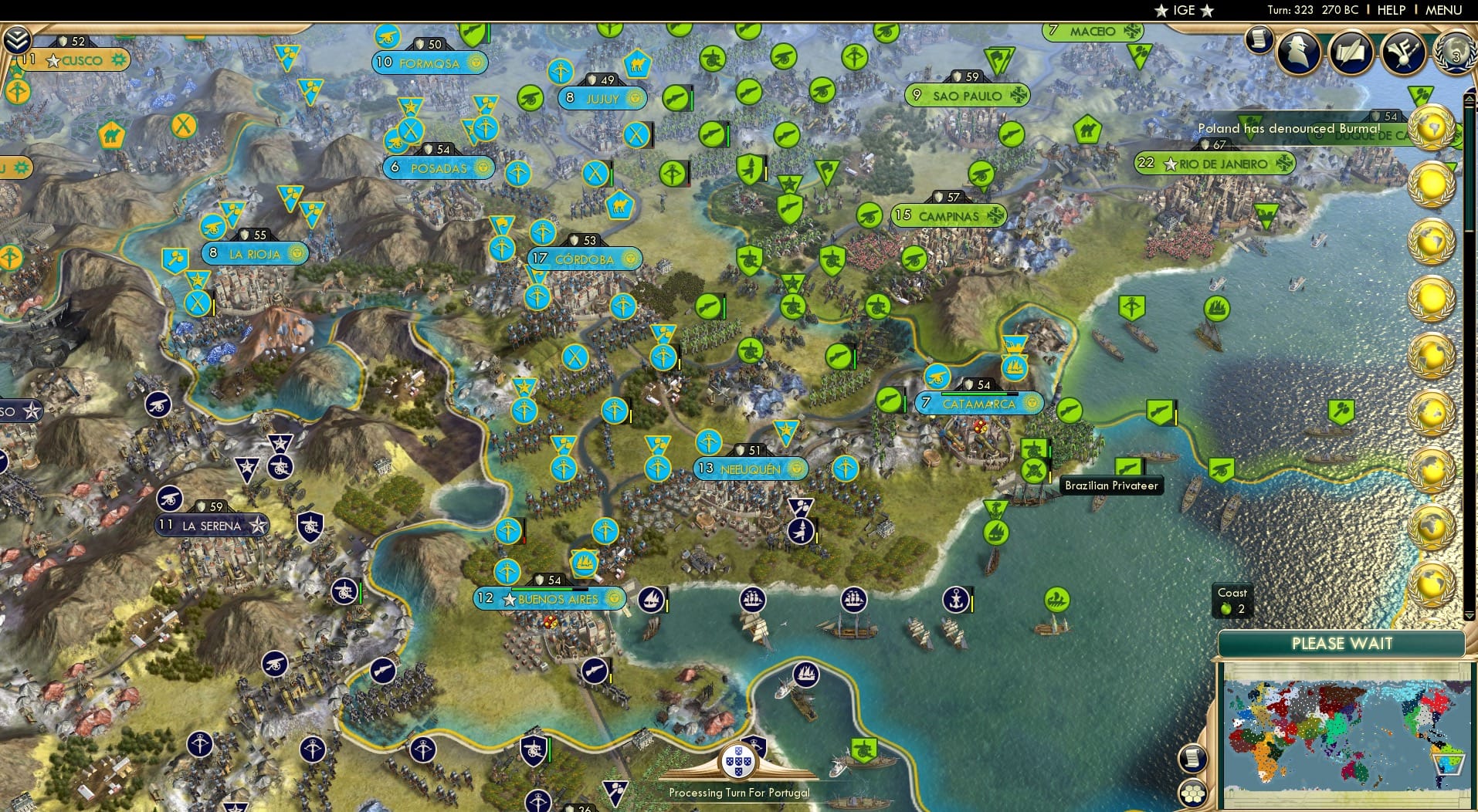Toggle strategic view with the hex grid icon

[x=1192, y=793]
